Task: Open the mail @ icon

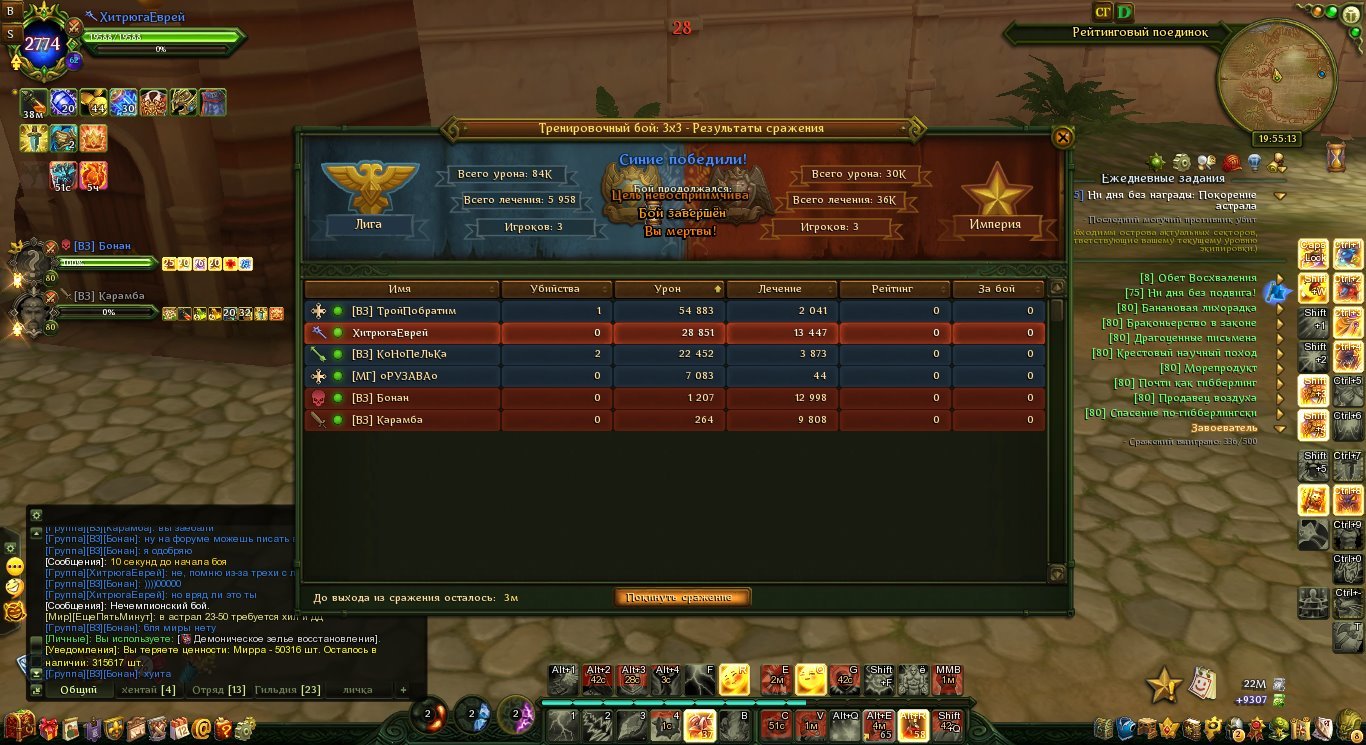Action: [201, 728]
